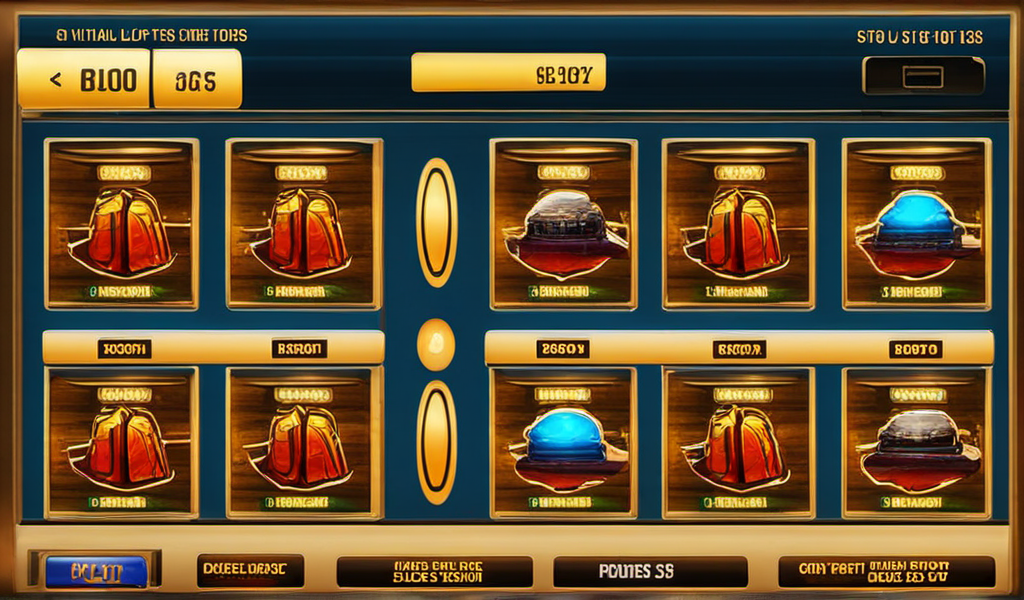This screenshot has height=600, width=1024.
Task: Go back with the BLOO arrow button
Action: [x=85, y=79]
